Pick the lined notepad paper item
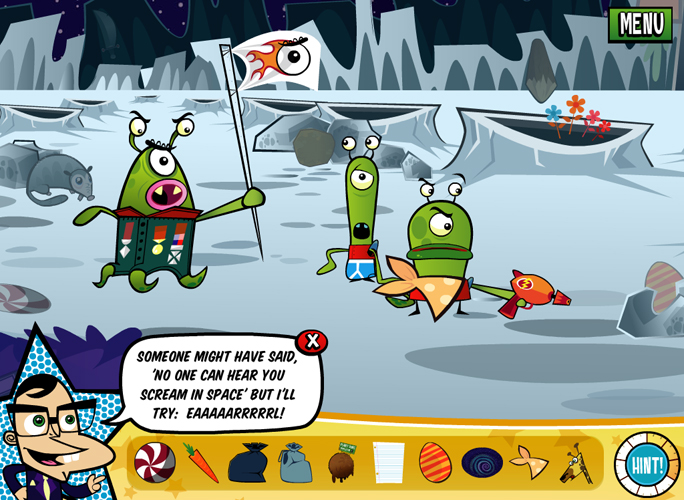The image size is (684, 500). [388, 462]
